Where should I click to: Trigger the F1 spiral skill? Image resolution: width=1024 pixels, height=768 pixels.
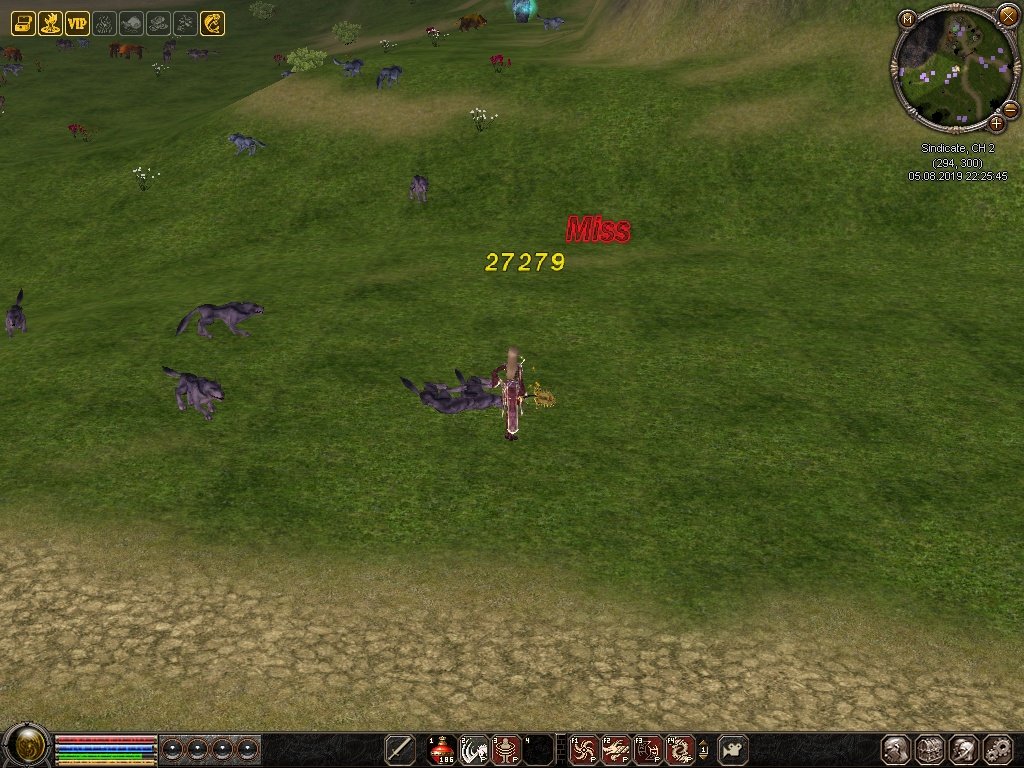[584, 750]
